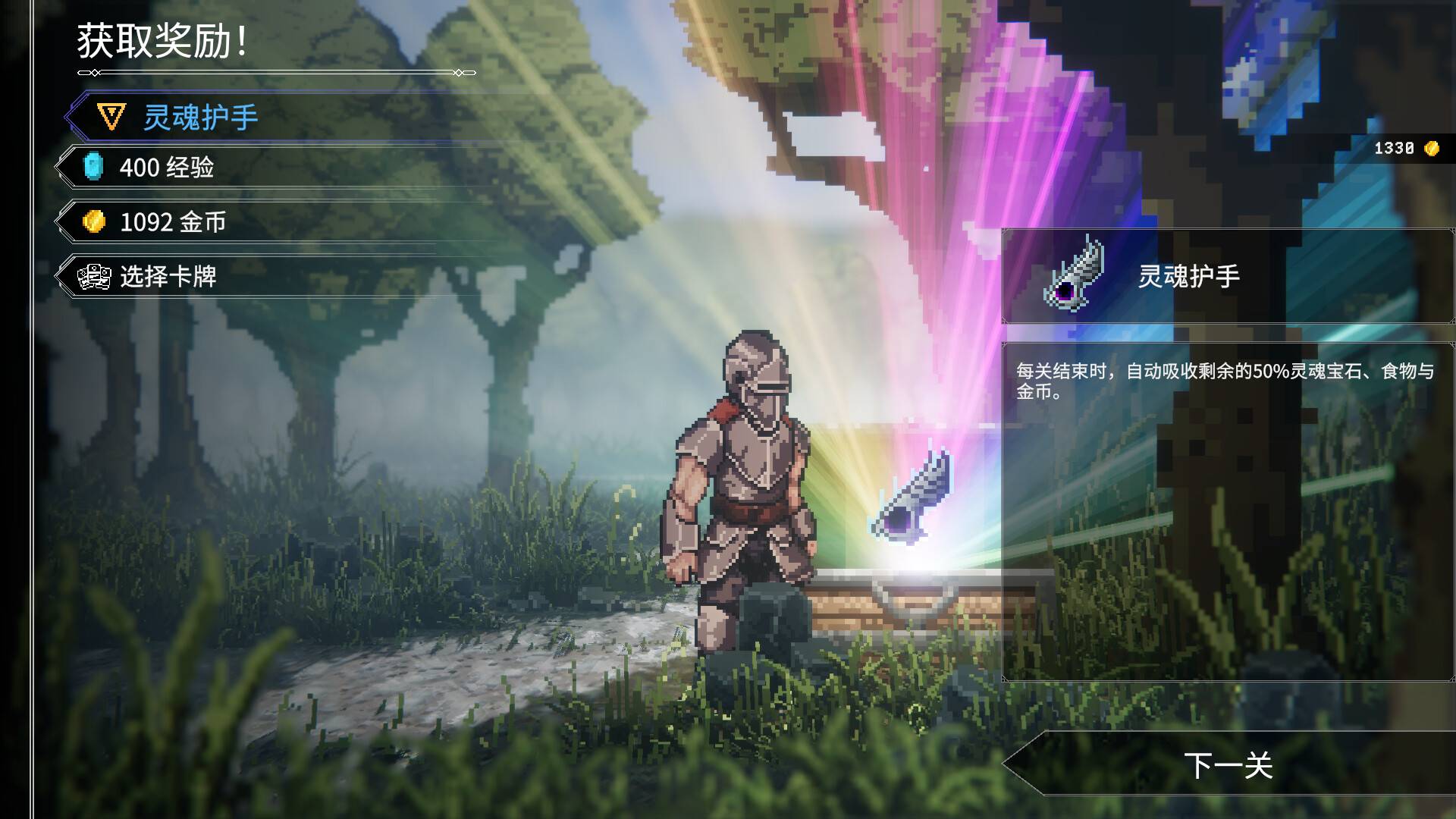Open the 选择卡牌 card selection

168,277
